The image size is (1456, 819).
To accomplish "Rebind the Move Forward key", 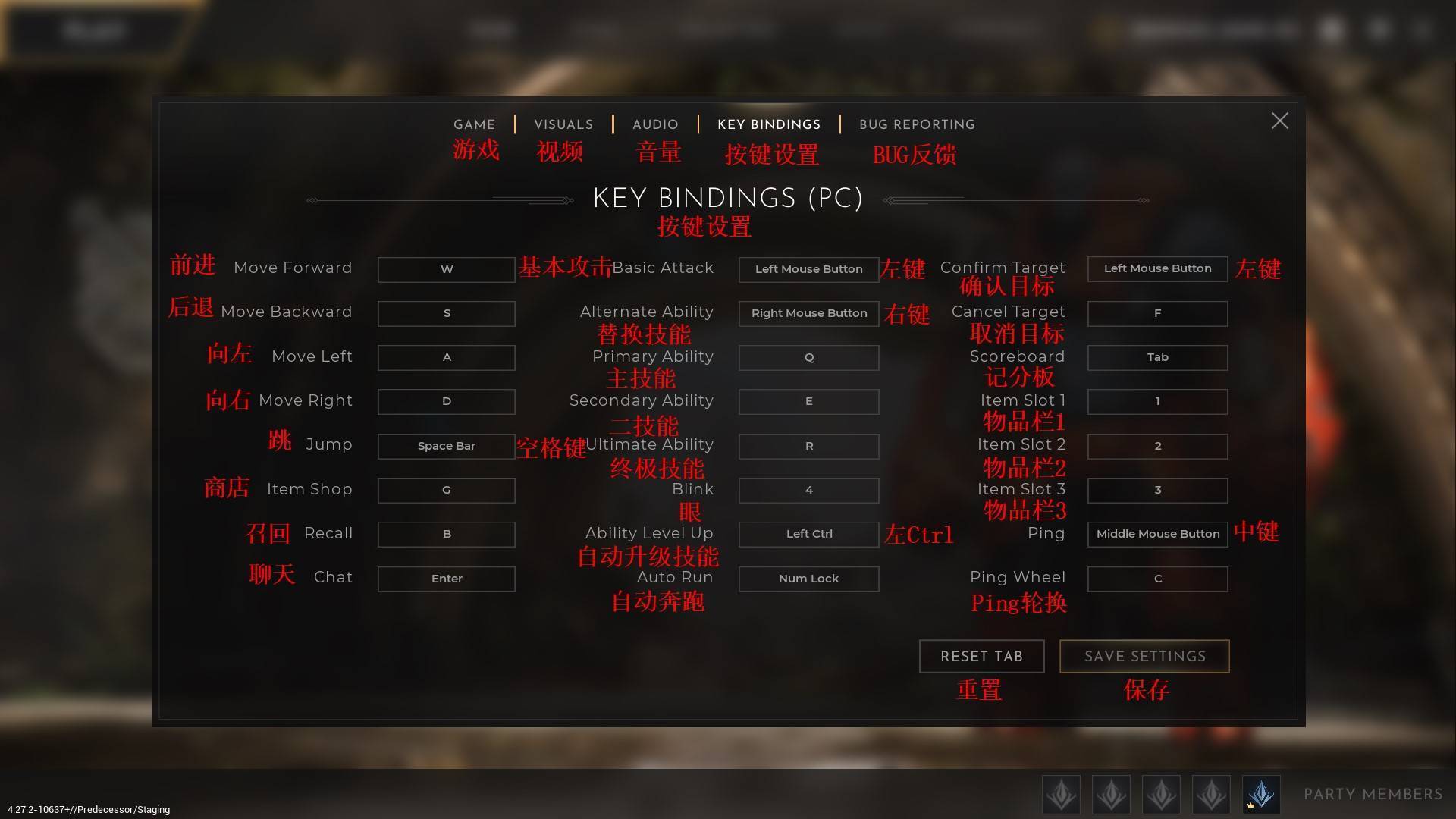I will pyautogui.click(x=446, y=269).
